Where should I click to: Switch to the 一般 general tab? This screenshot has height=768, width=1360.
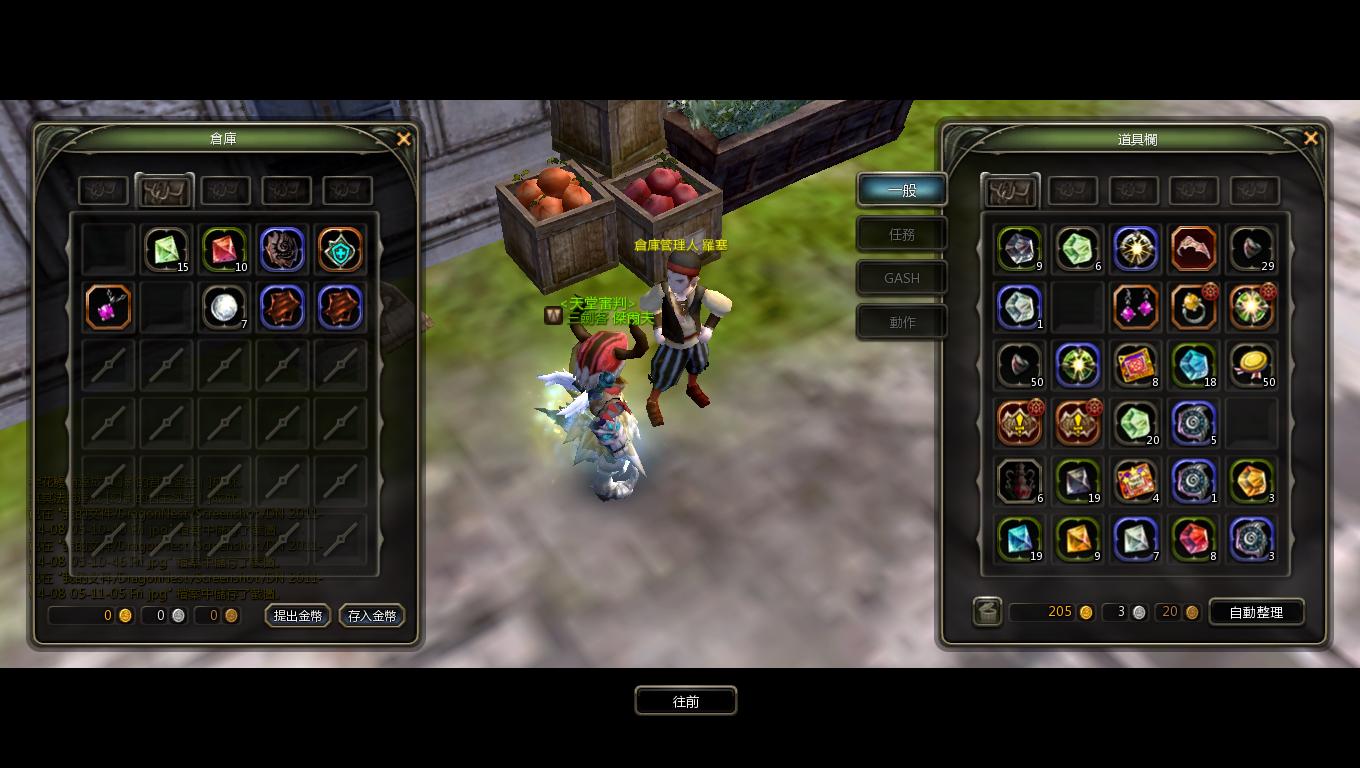click(x=902, y=190)
